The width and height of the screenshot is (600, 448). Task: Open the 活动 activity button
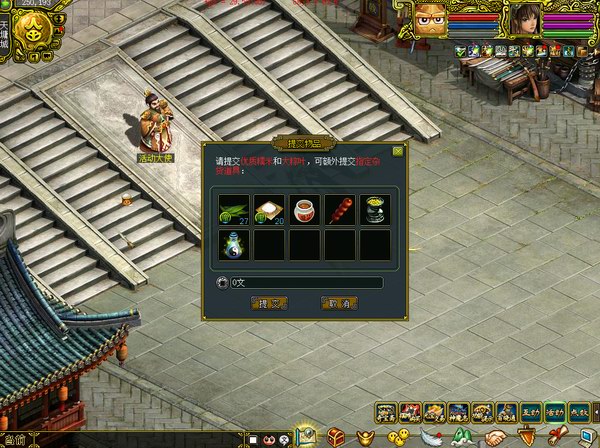(555, 412)
